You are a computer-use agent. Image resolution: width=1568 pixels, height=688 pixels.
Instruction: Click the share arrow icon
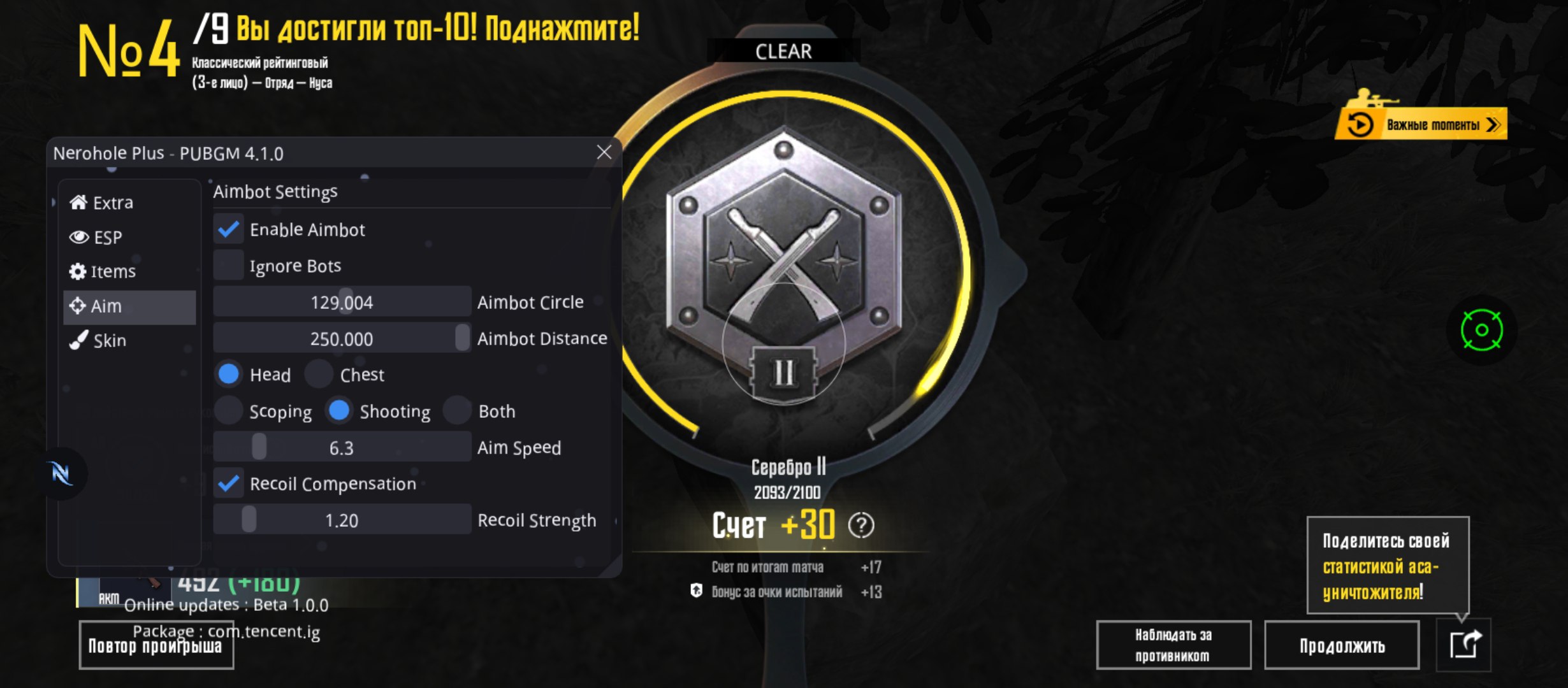tap(1464, 644)
